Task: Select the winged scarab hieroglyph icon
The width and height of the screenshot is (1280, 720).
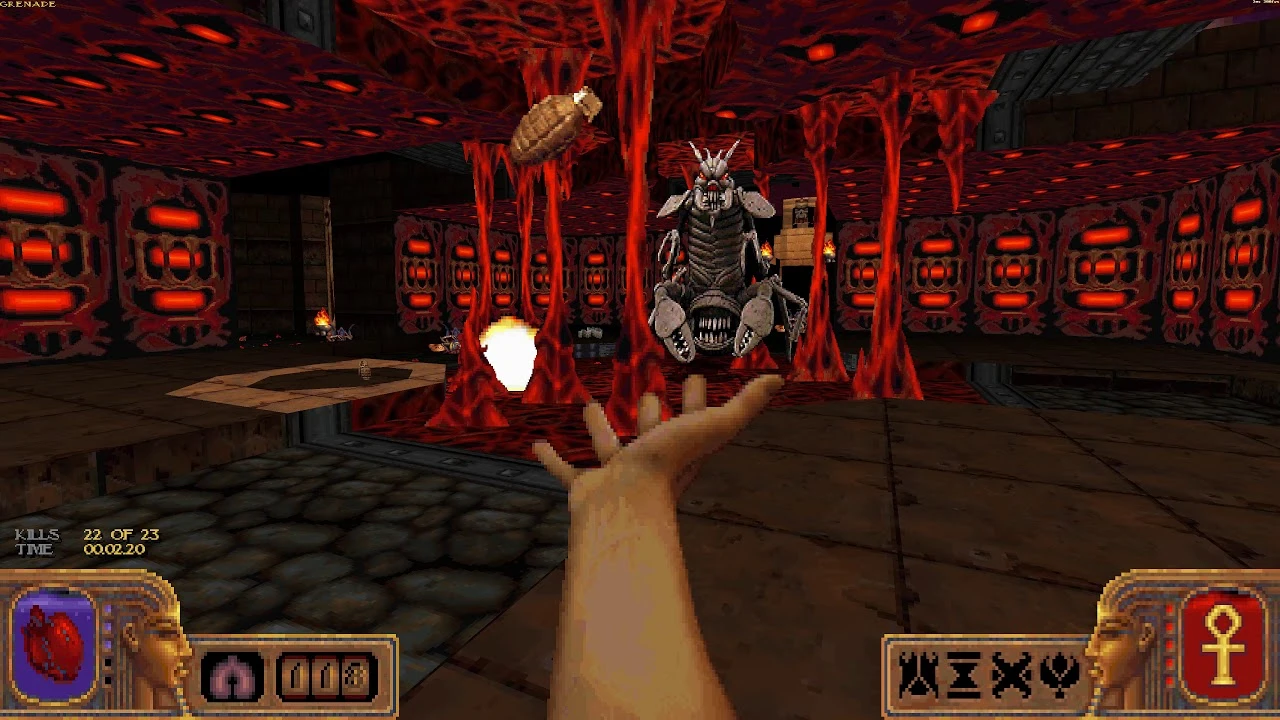Action: click(1058, 673)
